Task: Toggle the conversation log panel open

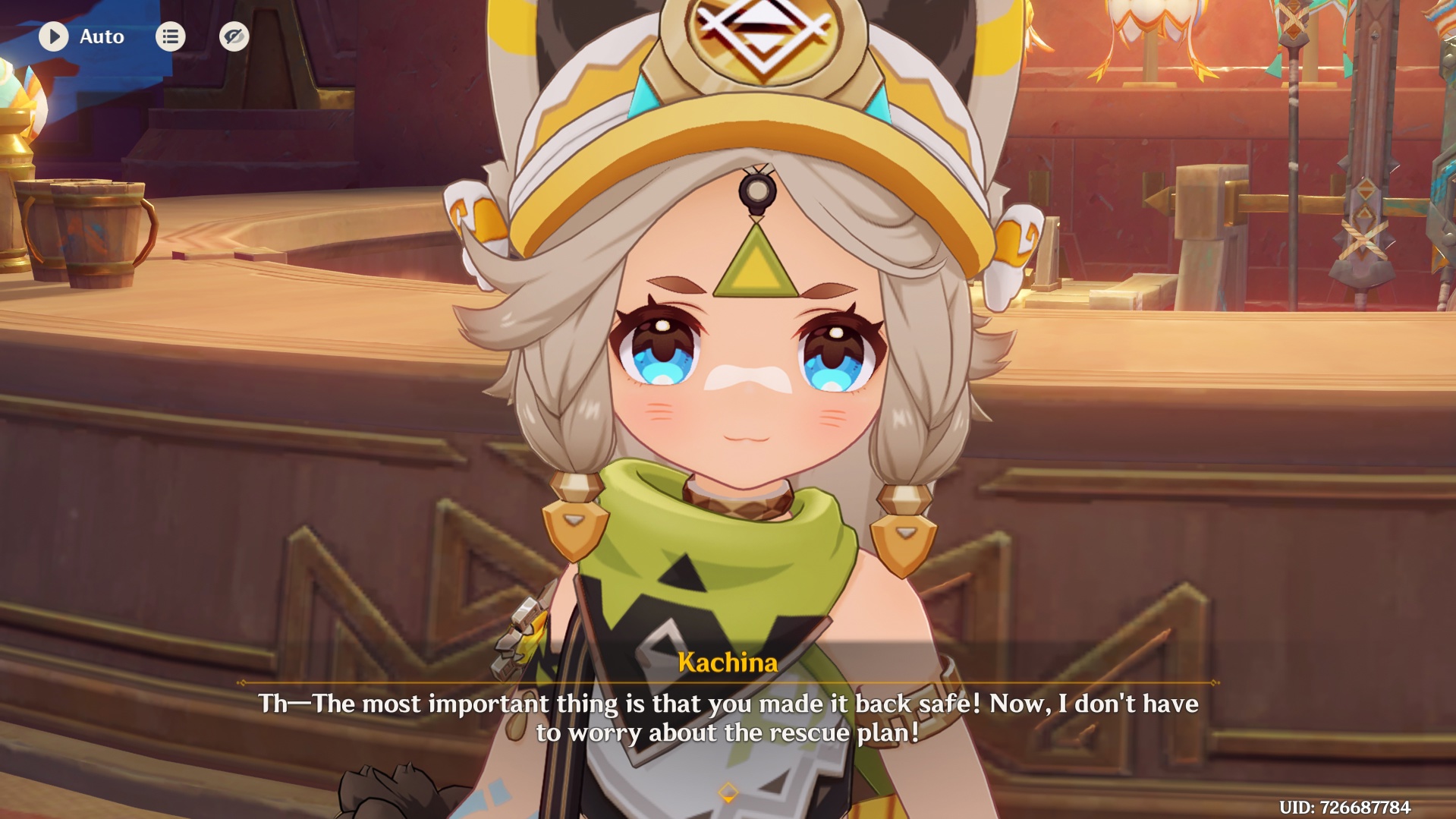Action: (170, 36)
